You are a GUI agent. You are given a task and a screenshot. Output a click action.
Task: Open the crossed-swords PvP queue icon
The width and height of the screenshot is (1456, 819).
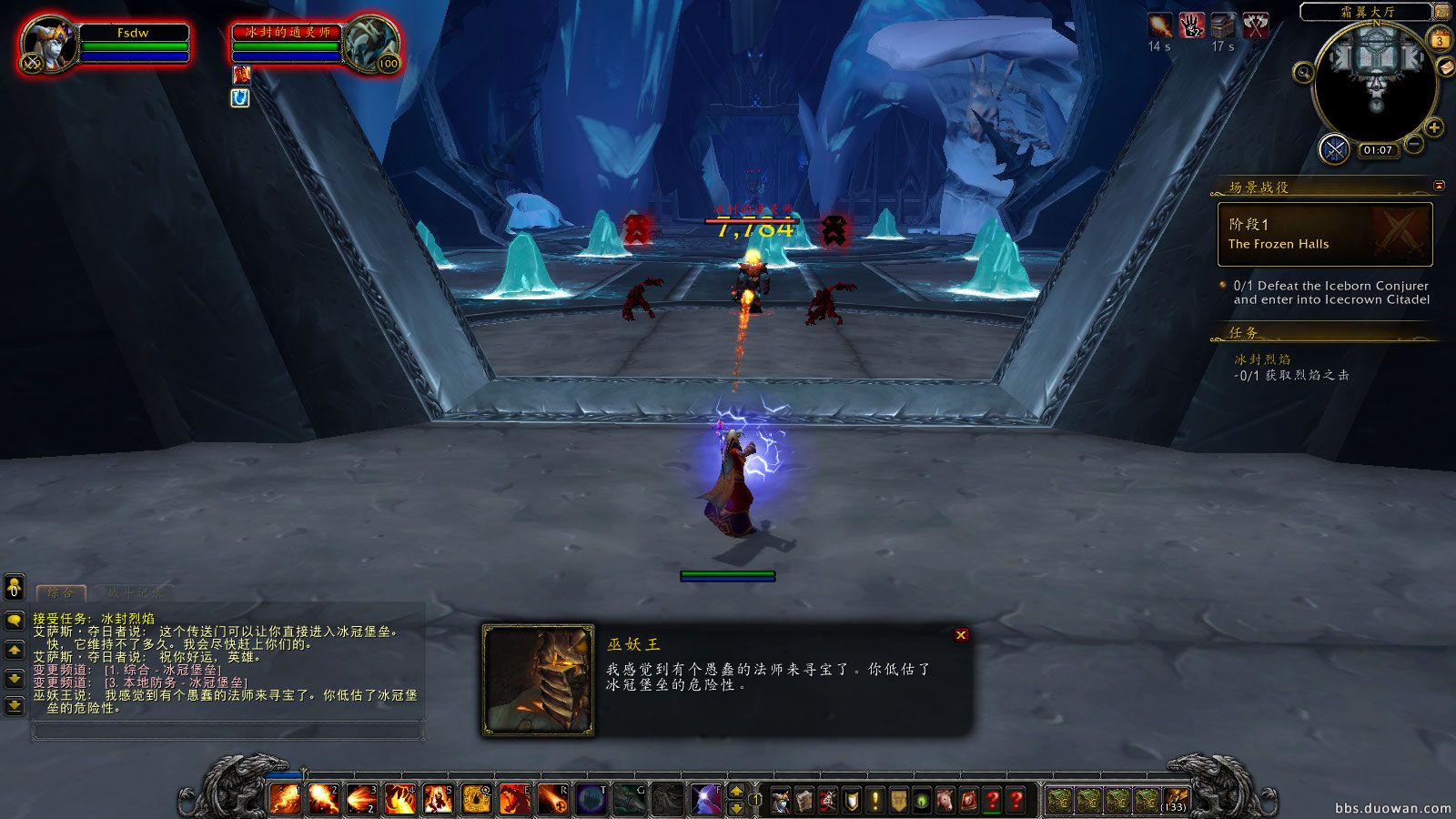[x=1334, y=148]
